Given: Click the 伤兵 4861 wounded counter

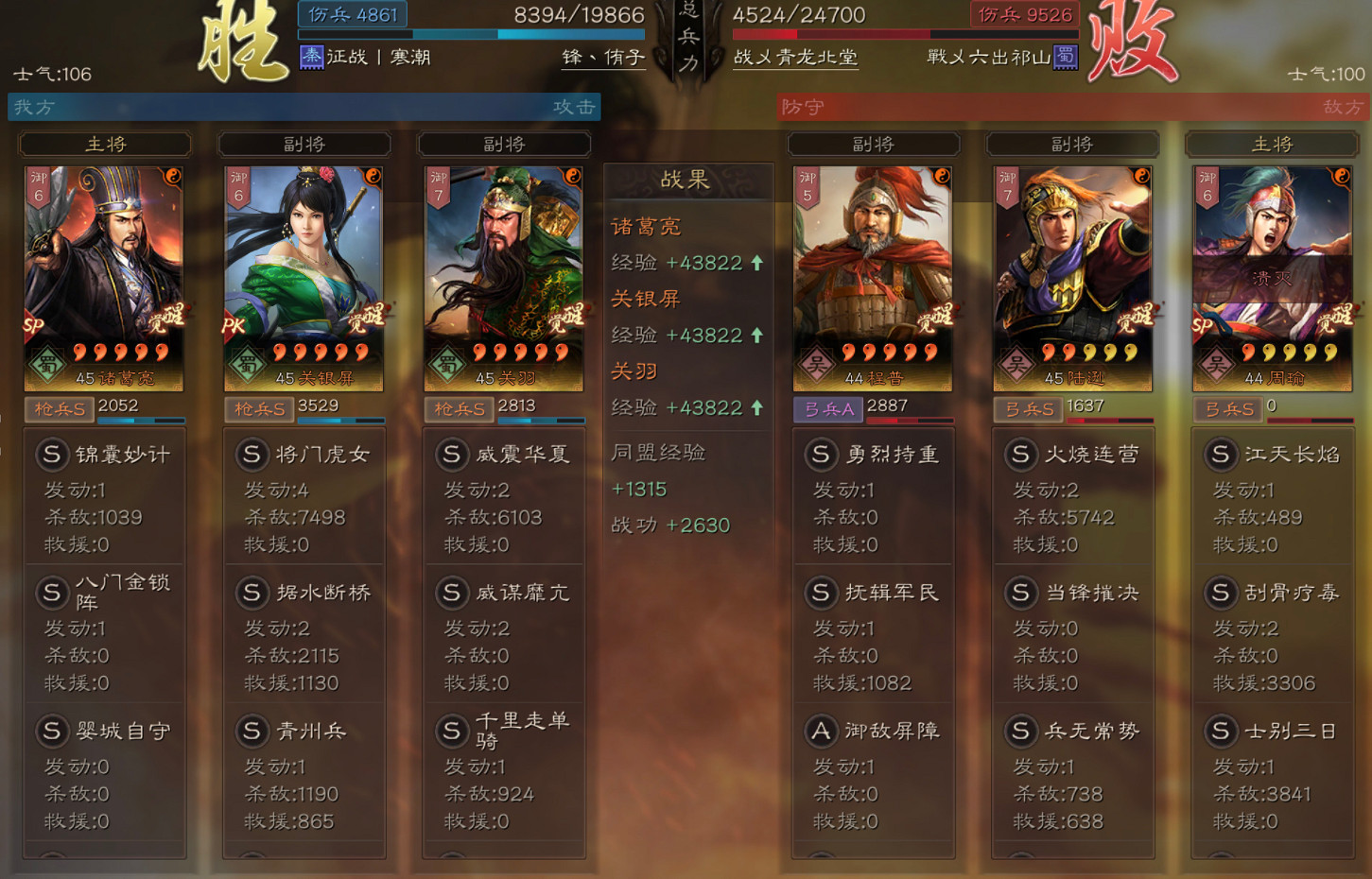Looking at the screenshot, I should click(x=351, y=15).
